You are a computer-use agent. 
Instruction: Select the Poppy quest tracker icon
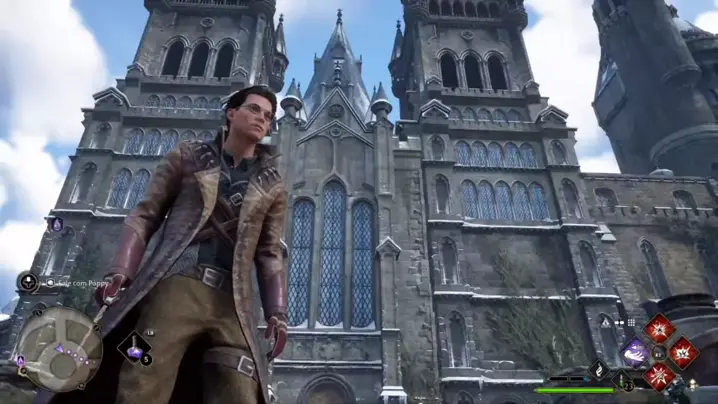point(28,283)
